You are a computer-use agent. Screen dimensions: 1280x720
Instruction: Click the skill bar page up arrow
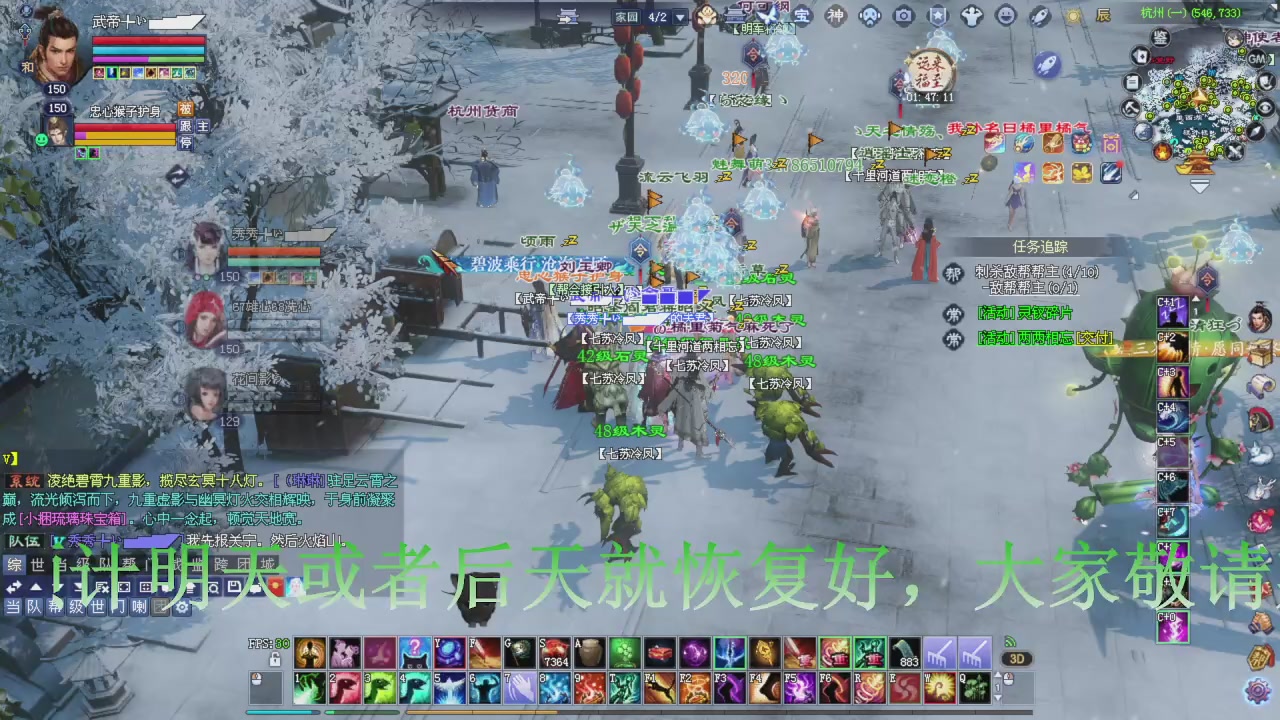click(998, 673)
